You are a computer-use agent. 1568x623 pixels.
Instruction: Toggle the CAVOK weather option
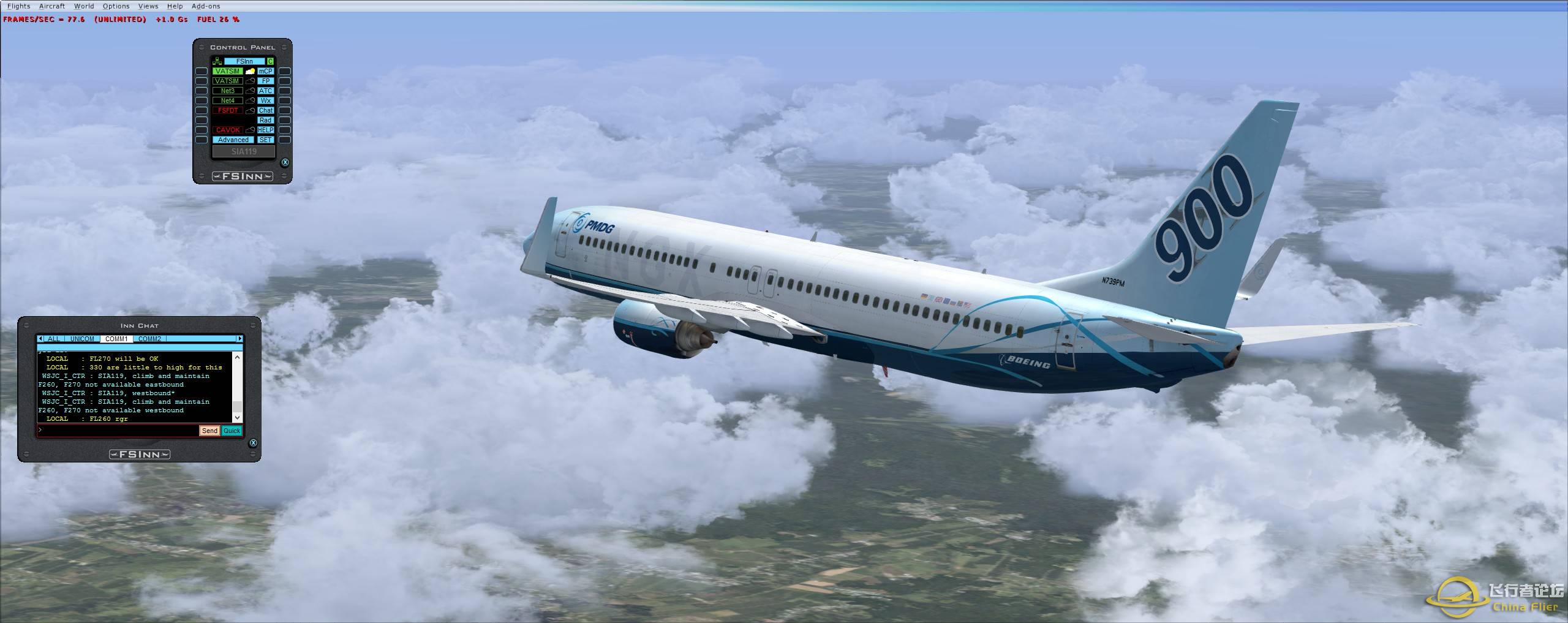[x=227, y=130]
